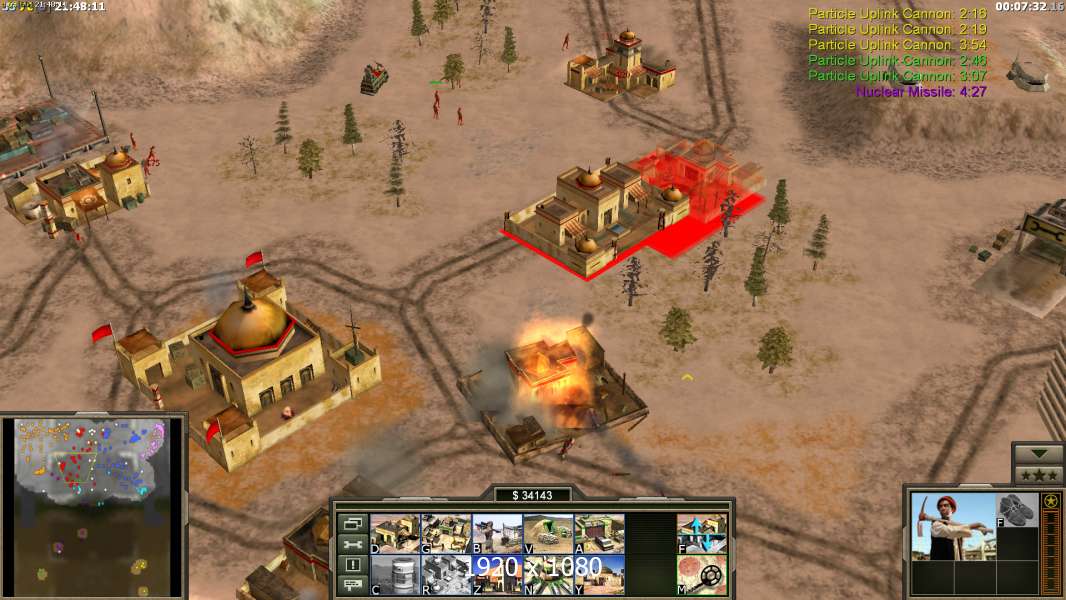The height and width of the screenshot is (600, 1066).
Task: Click the exclamation mark button
Action: (x=351, y=565)
